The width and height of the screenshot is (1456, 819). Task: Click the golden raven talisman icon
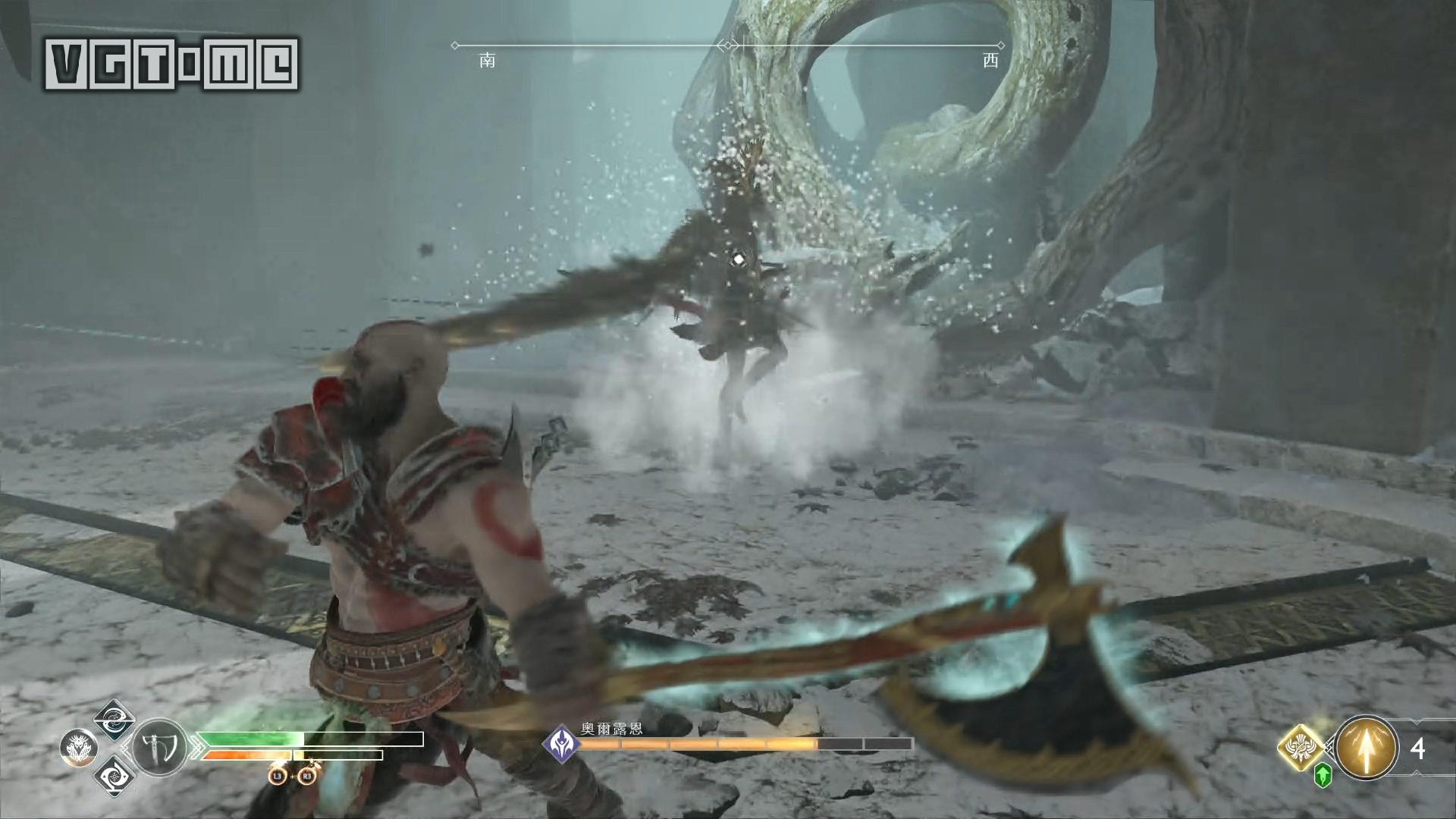click(x=1299, y=749)
